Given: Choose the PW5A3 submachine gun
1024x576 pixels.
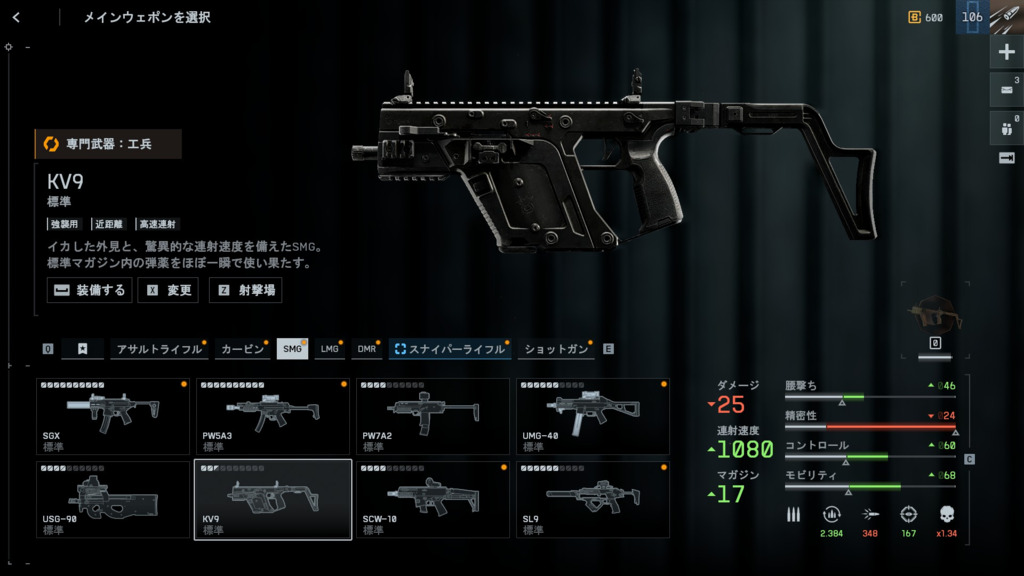Looking at the screenshot, I should click(x=273, y=417).
